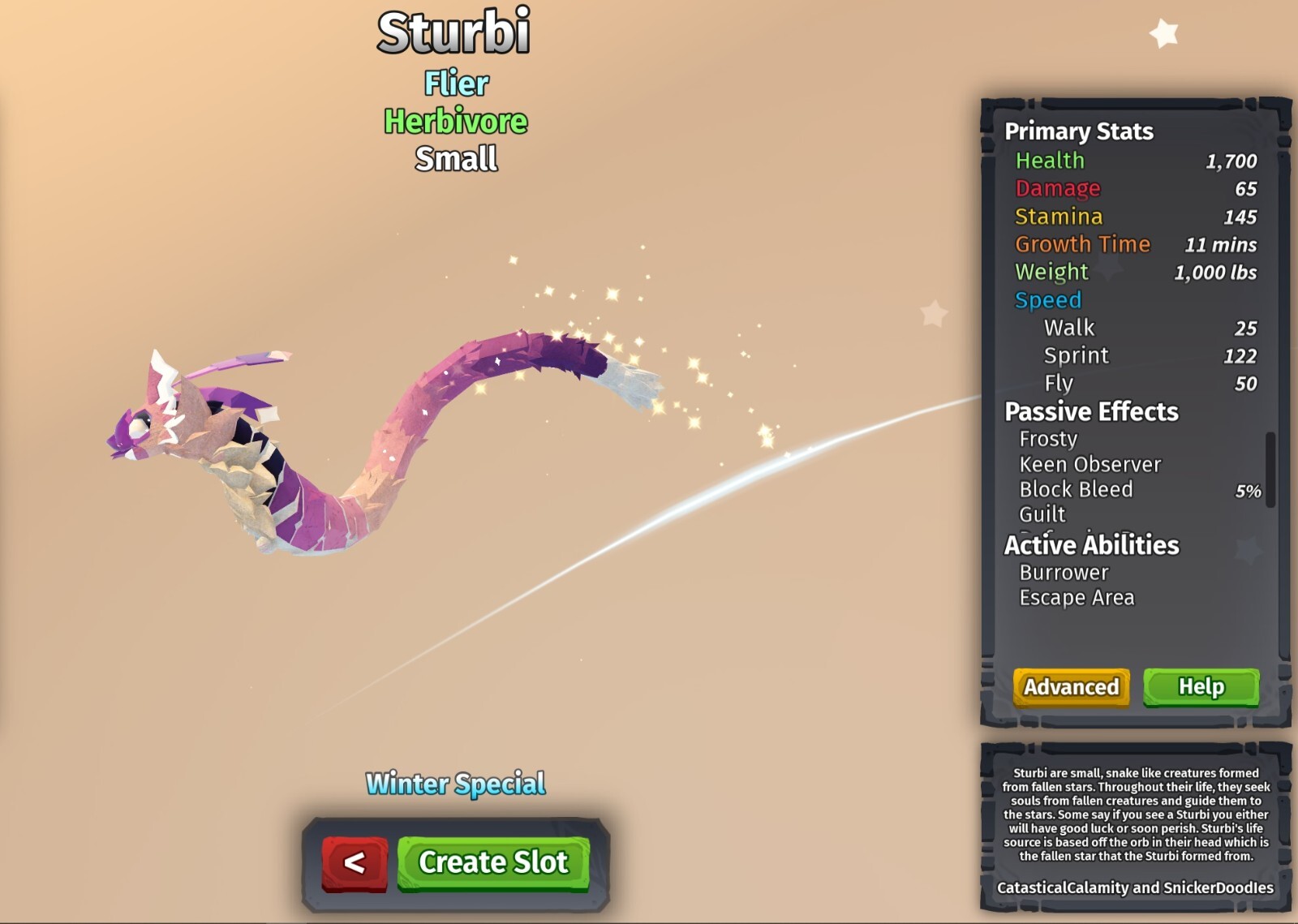Click the Small size label
Viewport: 1298px width, 924px height.
454,159
